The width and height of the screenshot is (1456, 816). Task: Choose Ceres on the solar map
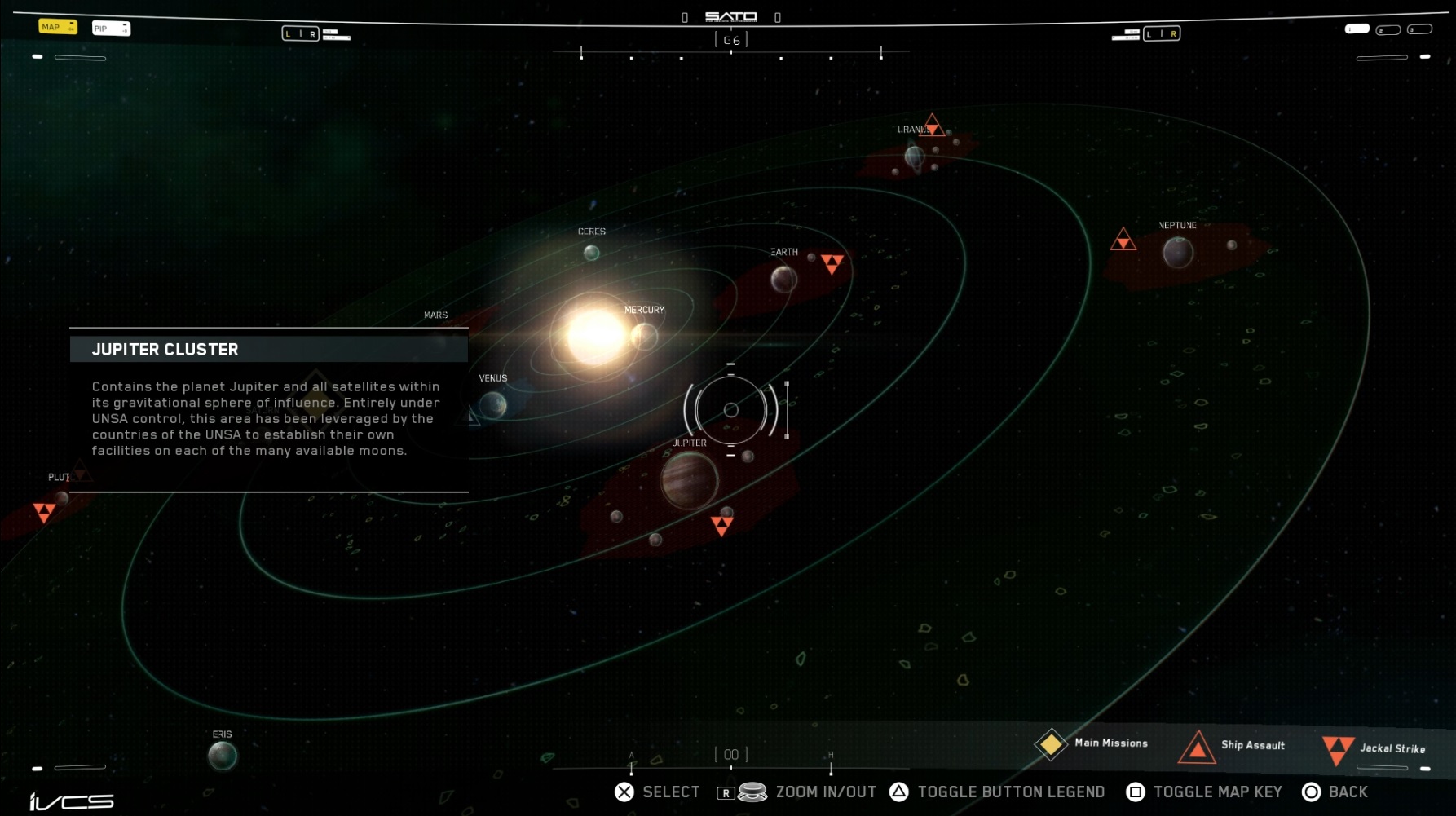pos(591,253)
